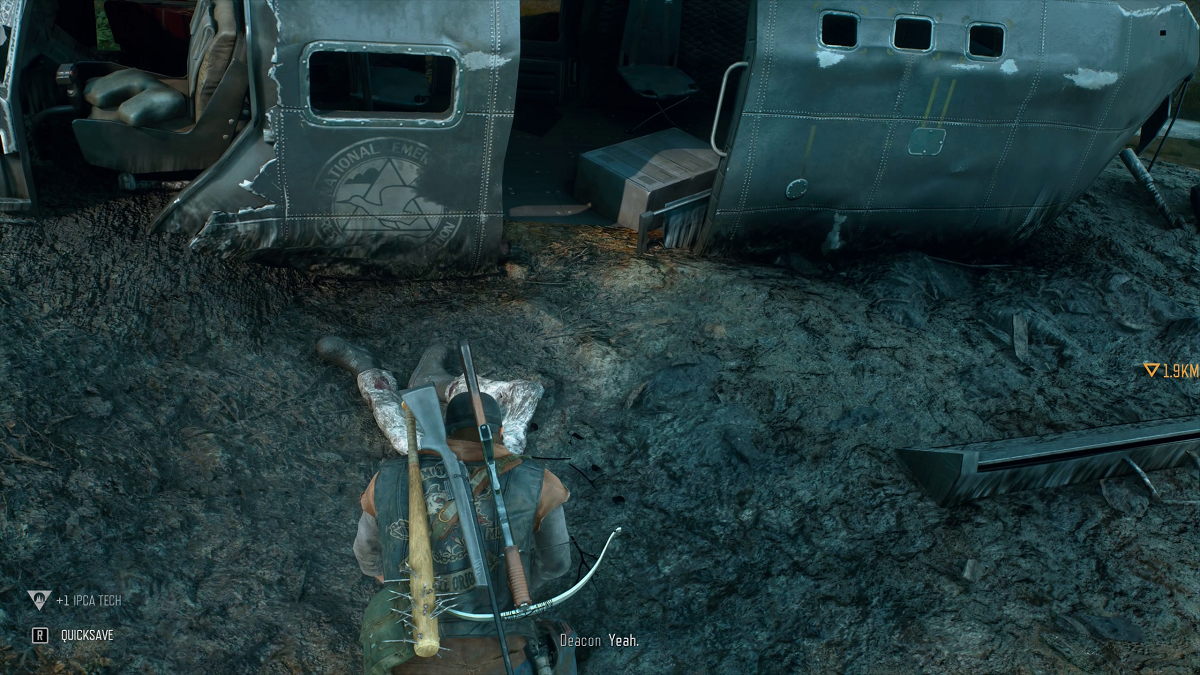
Task: Click the IPCA Tech pickup notification icon
Action: pos(39,600)
